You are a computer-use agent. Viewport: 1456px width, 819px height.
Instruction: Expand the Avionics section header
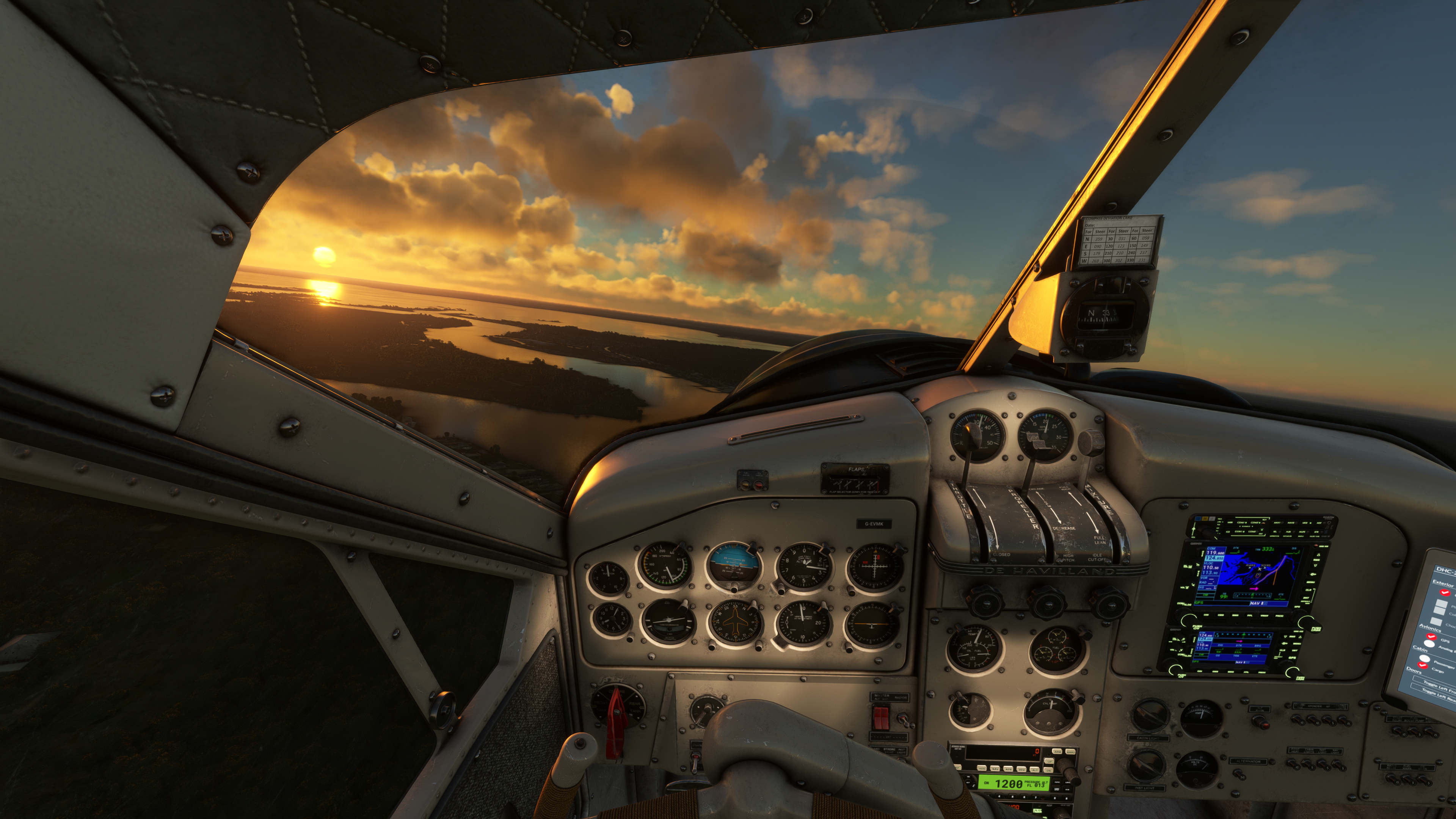coord(1430,629)
